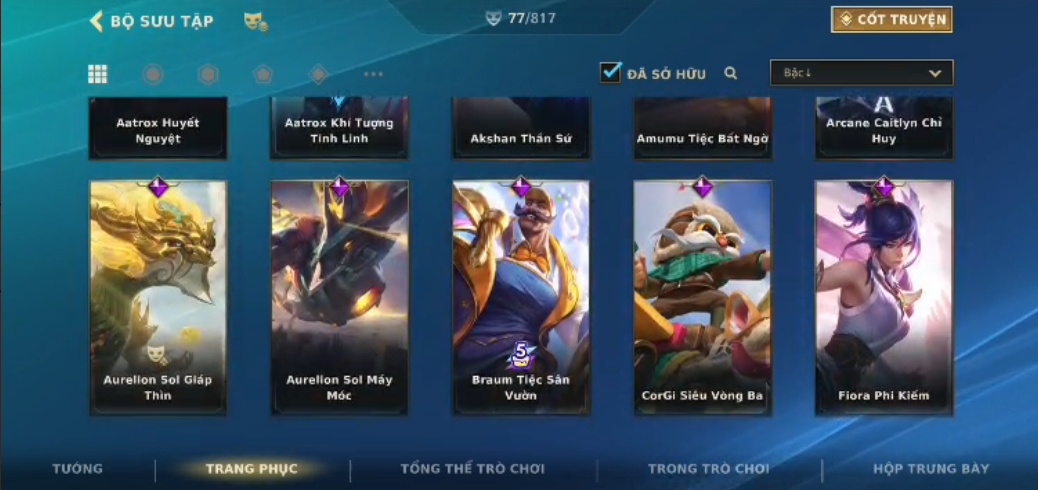Go to the Hộp Trưng Bày tab

pos(930,469)
